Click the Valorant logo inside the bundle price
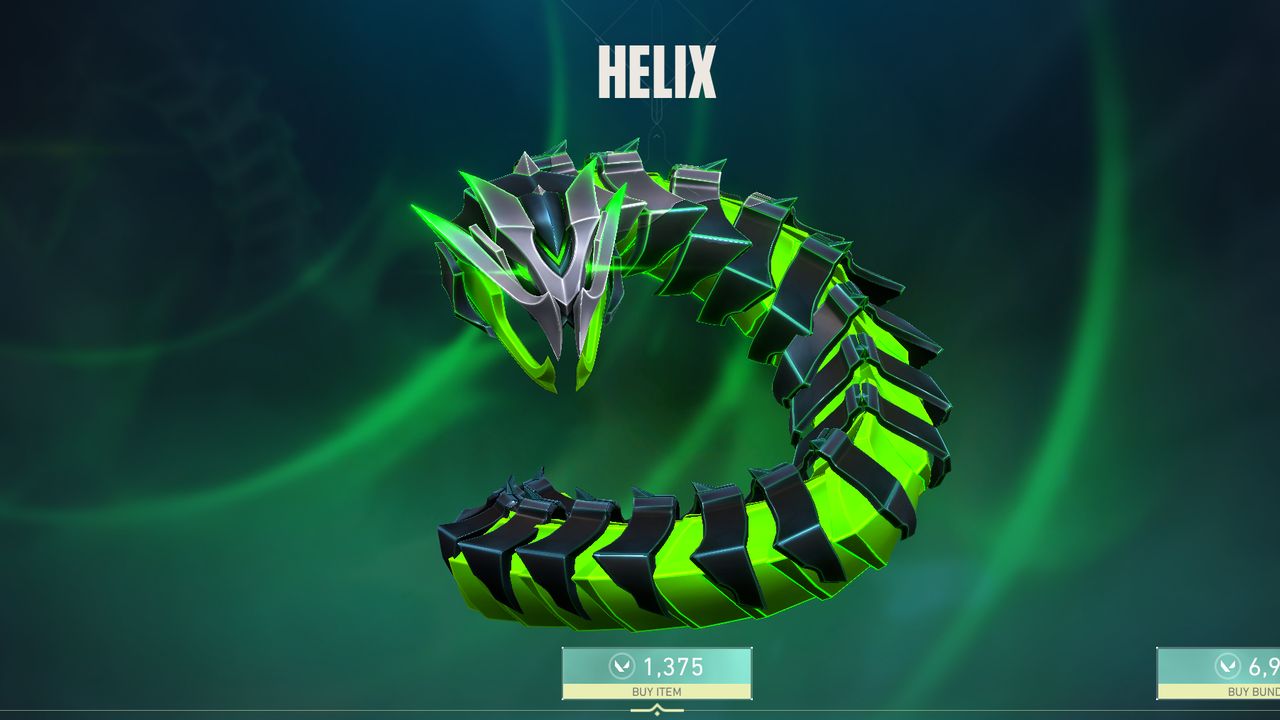The width and height of the screenshot is (1280, 720). (x=1228, y=665)
